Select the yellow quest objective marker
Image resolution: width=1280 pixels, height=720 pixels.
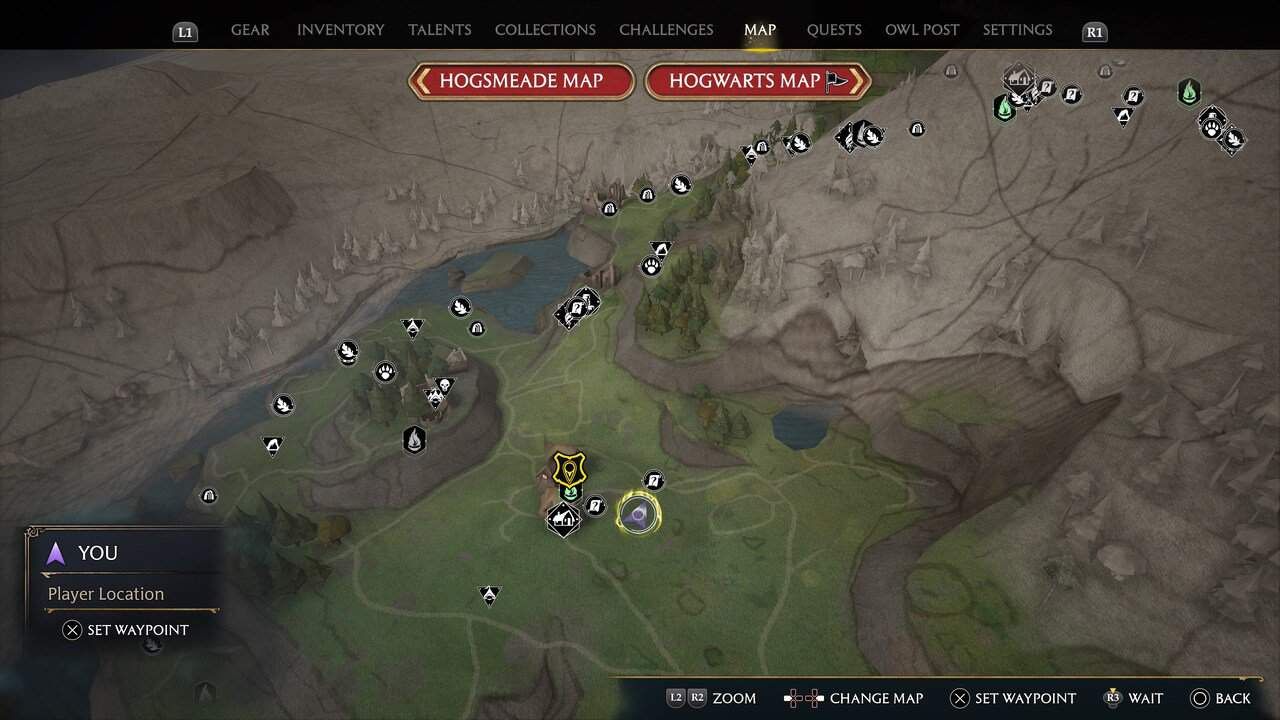(569, 467)
